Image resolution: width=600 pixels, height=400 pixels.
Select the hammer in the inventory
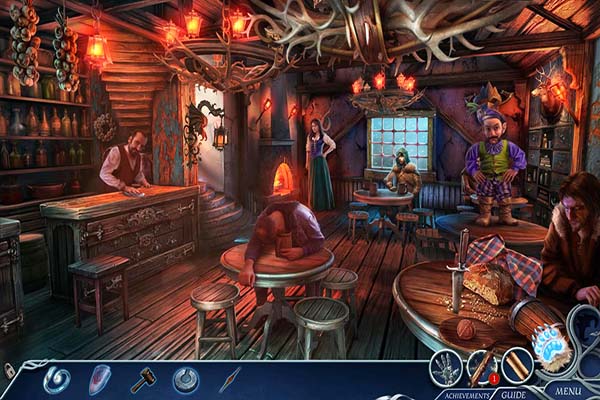[x=143, y=380]
